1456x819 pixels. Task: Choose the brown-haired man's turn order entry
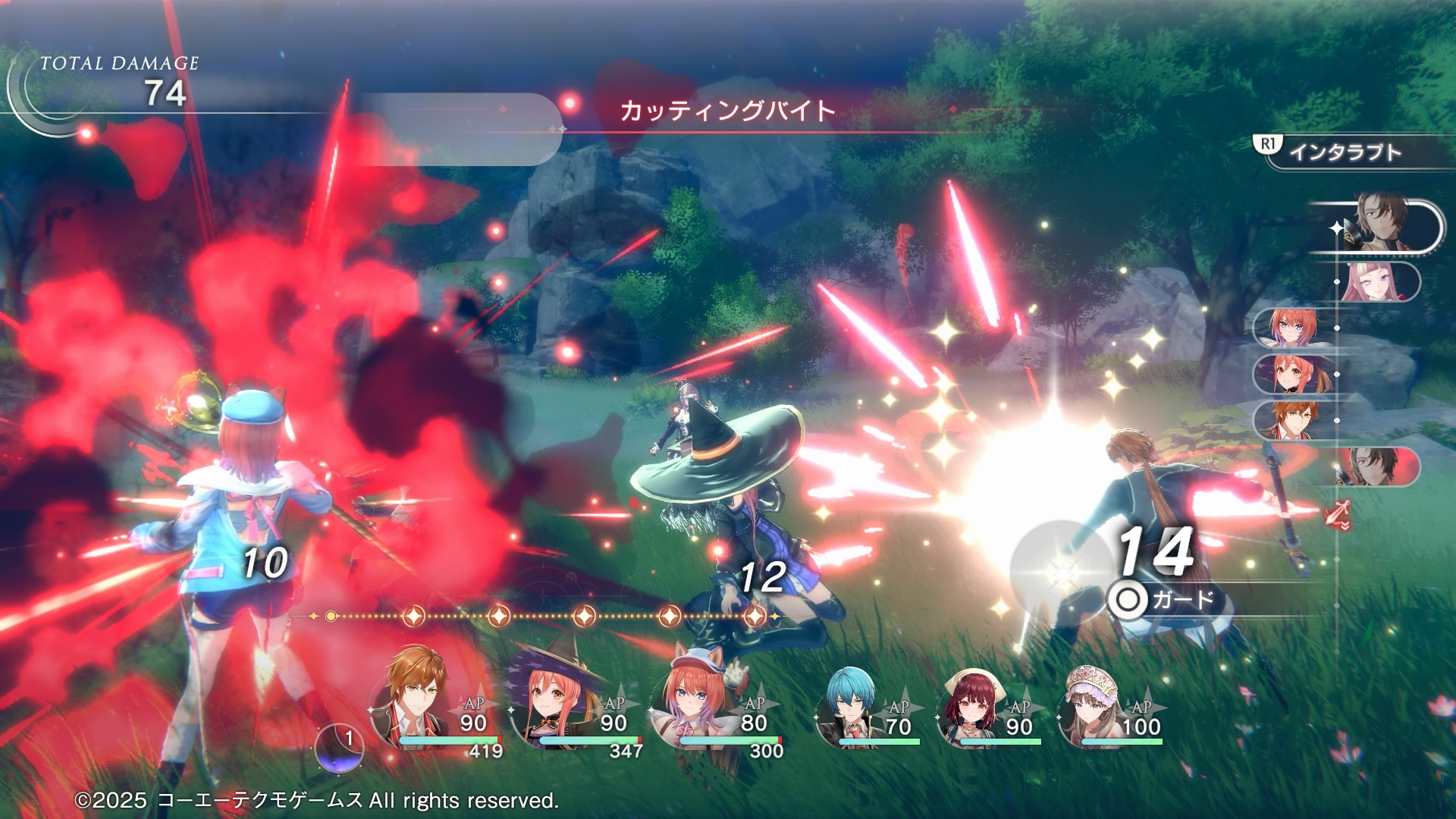click(1289, 419)
